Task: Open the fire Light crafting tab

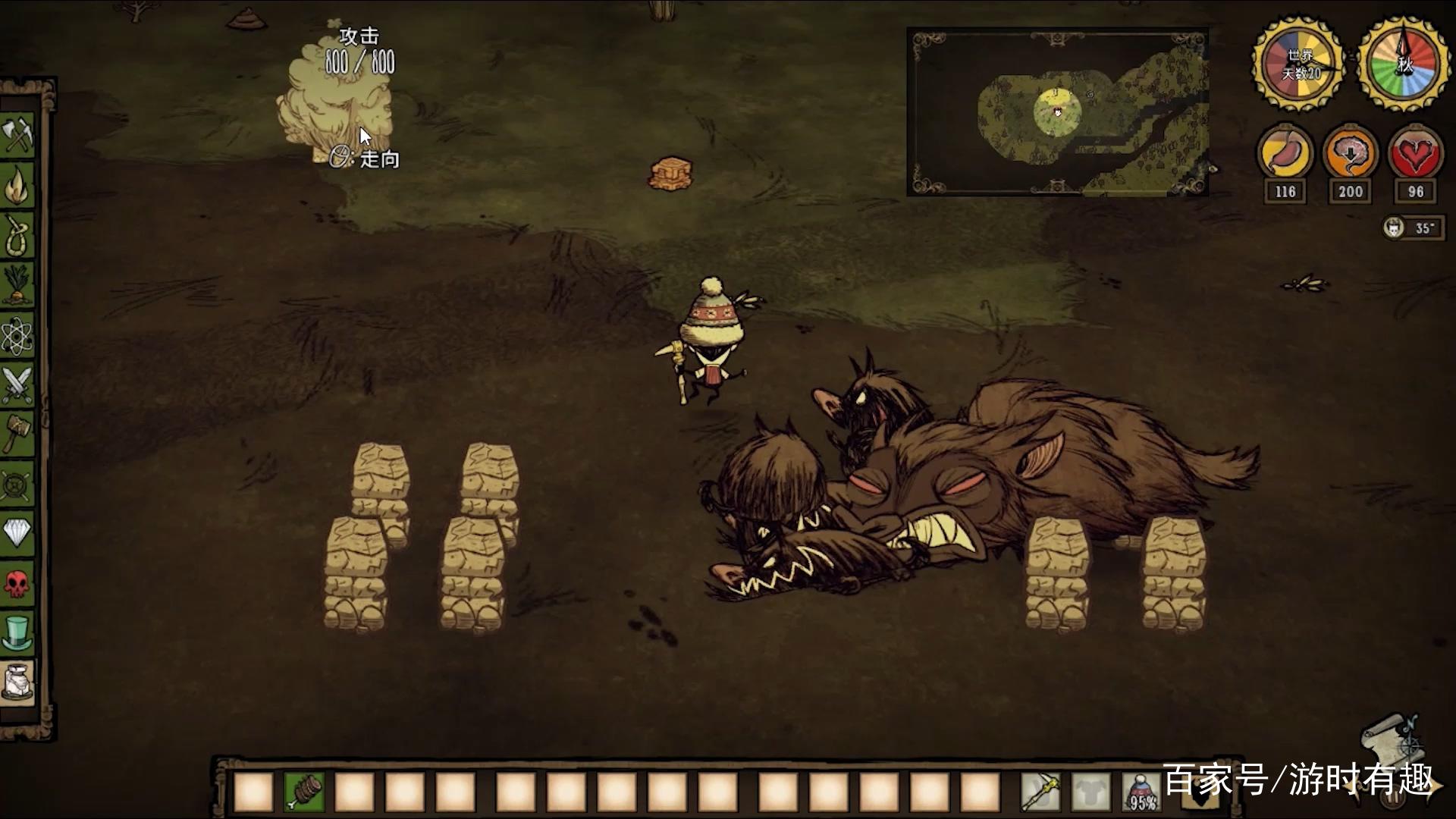Action: [17, 184]
